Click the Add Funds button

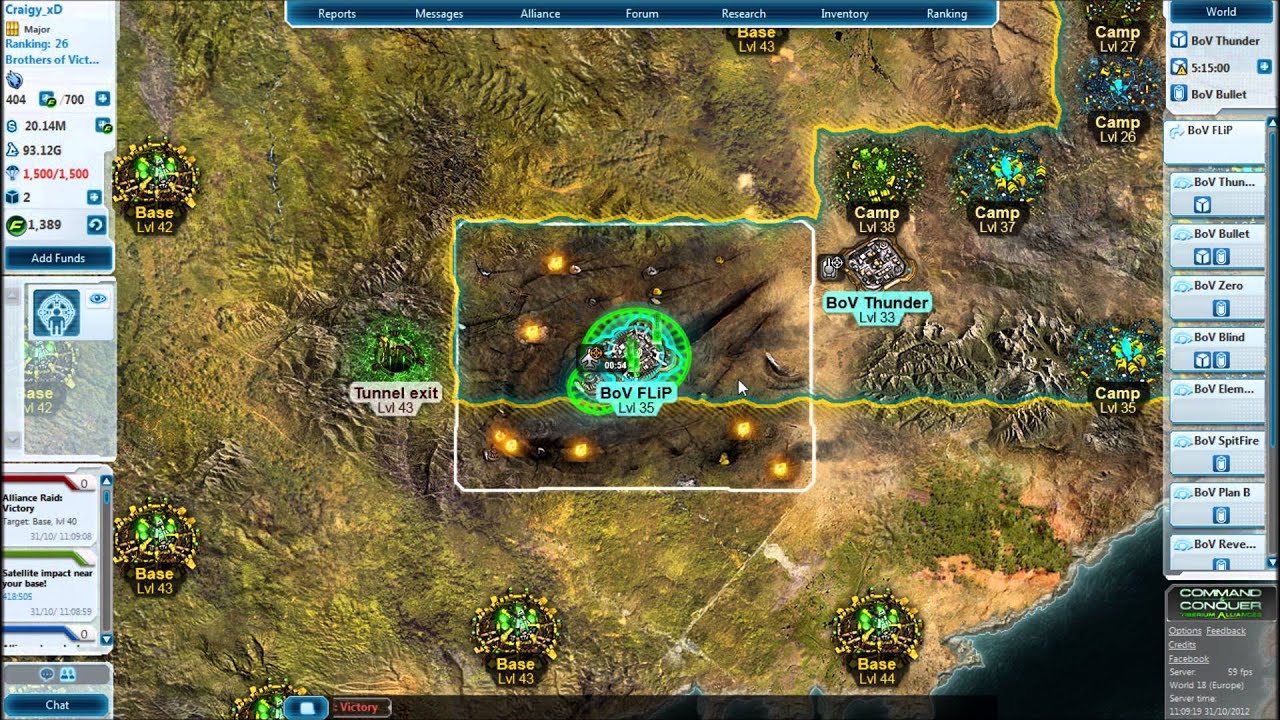click(x=58, y=258)
